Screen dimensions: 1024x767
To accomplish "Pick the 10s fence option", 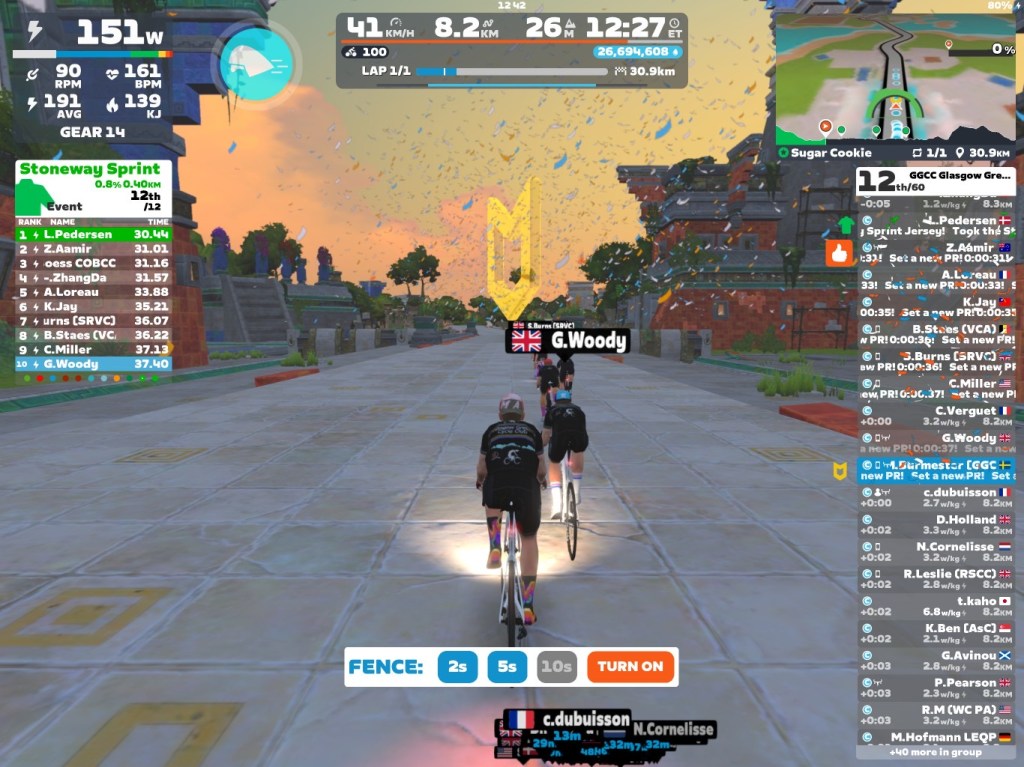I will [x=556, y=667].
